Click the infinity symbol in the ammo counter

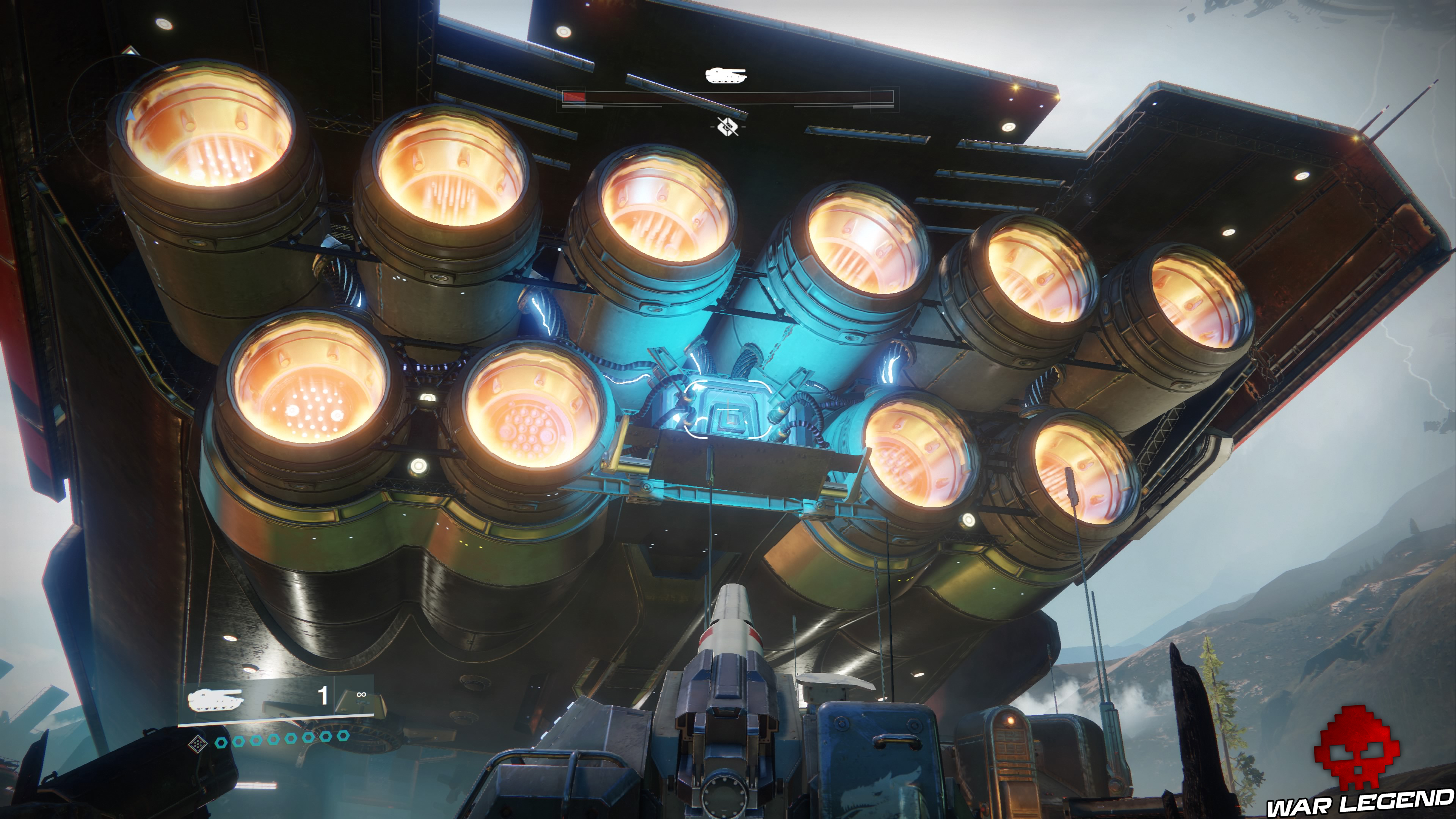pyautogui.click(x=361, y=695)
